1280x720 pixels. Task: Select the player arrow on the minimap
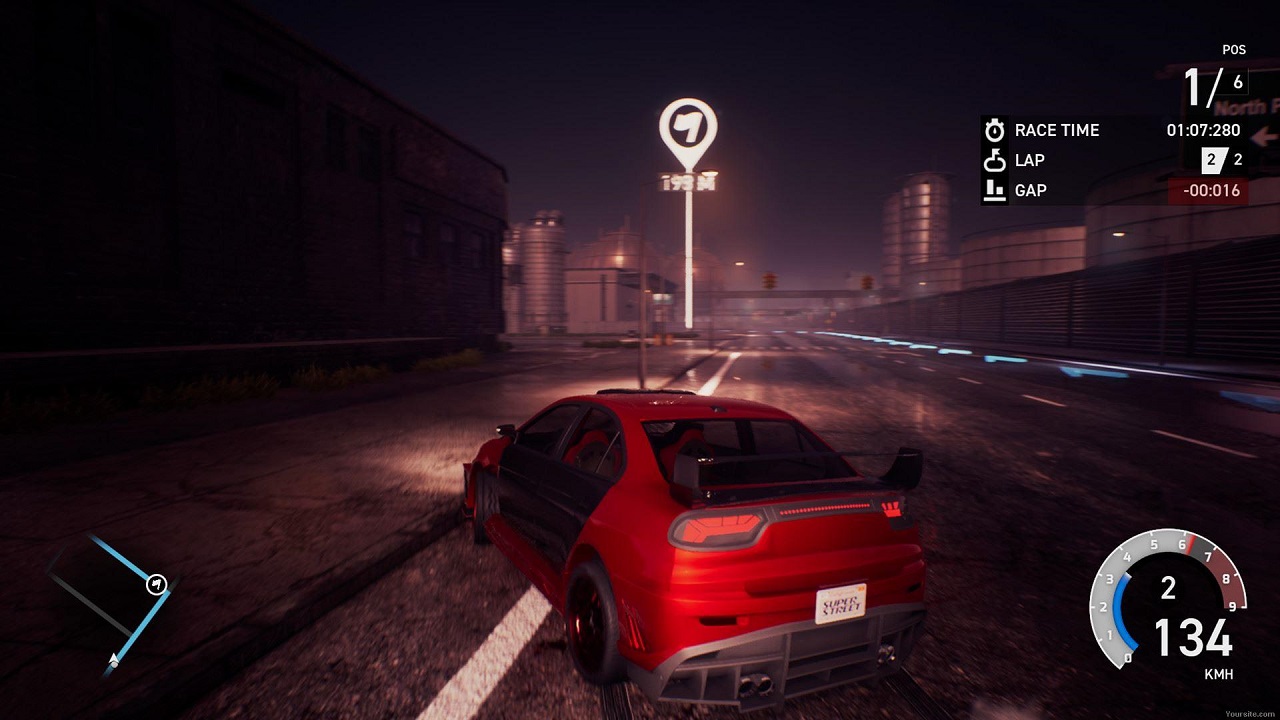click(114, 659)
